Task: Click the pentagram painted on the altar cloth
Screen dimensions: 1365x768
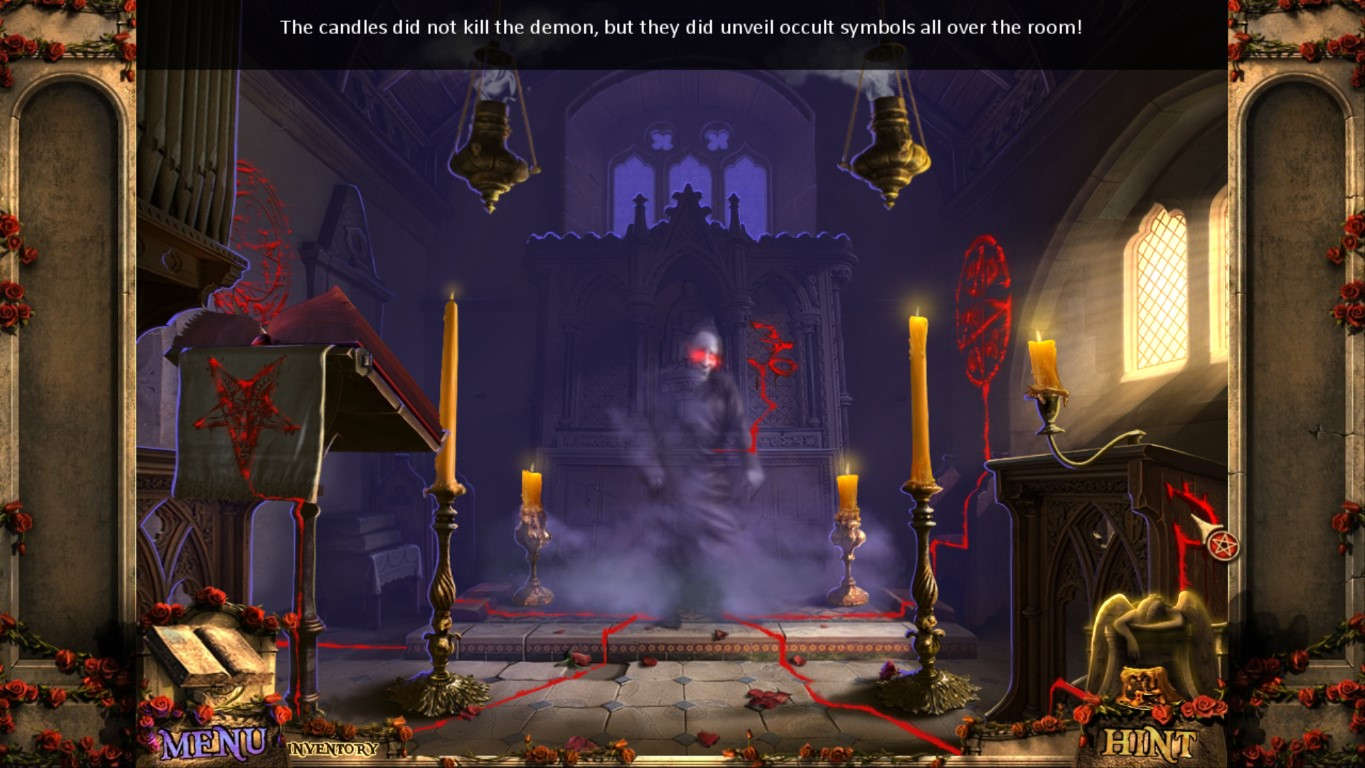Action: point(245,405)
